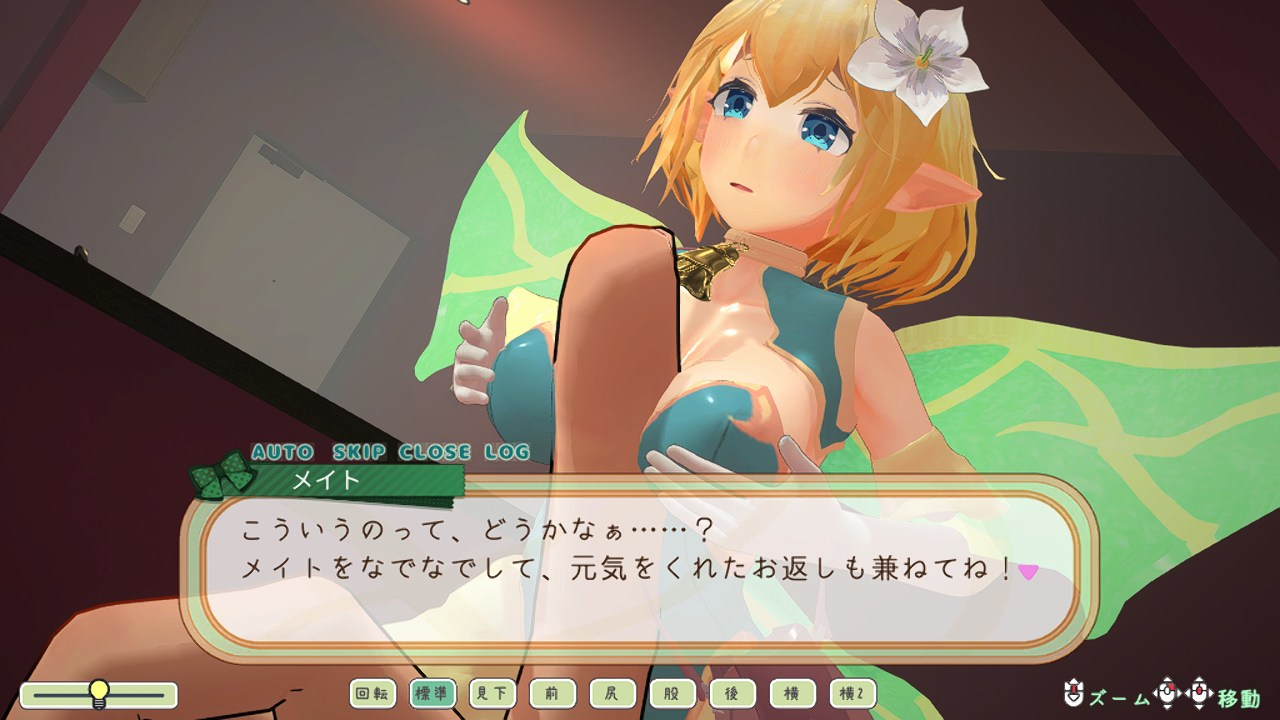This screenshot has height=720, width=1280.
Task: Activate the SKIP dialogue option
Action: [x=356, y=452]
